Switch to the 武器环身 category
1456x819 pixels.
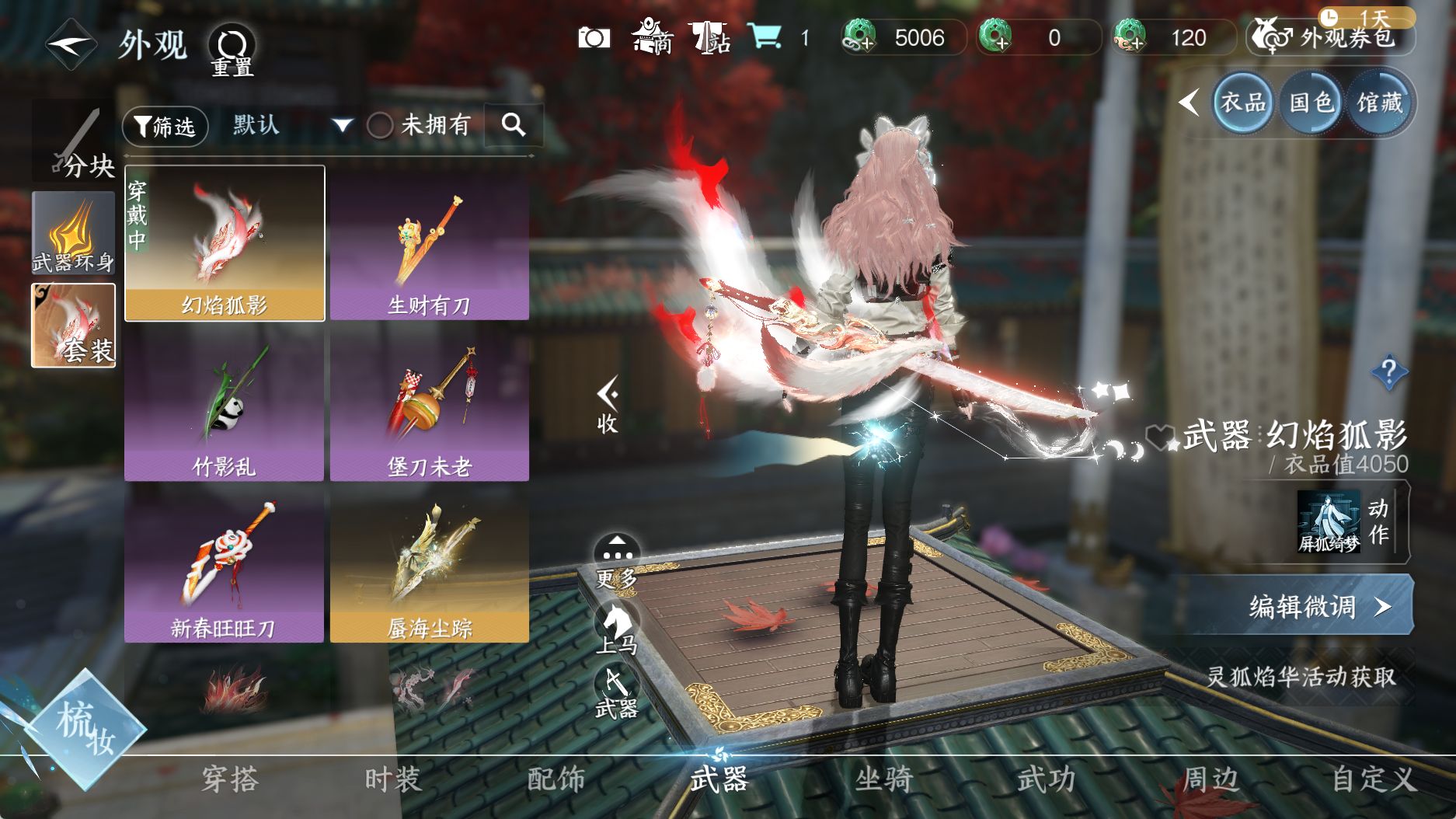(73, 233)
